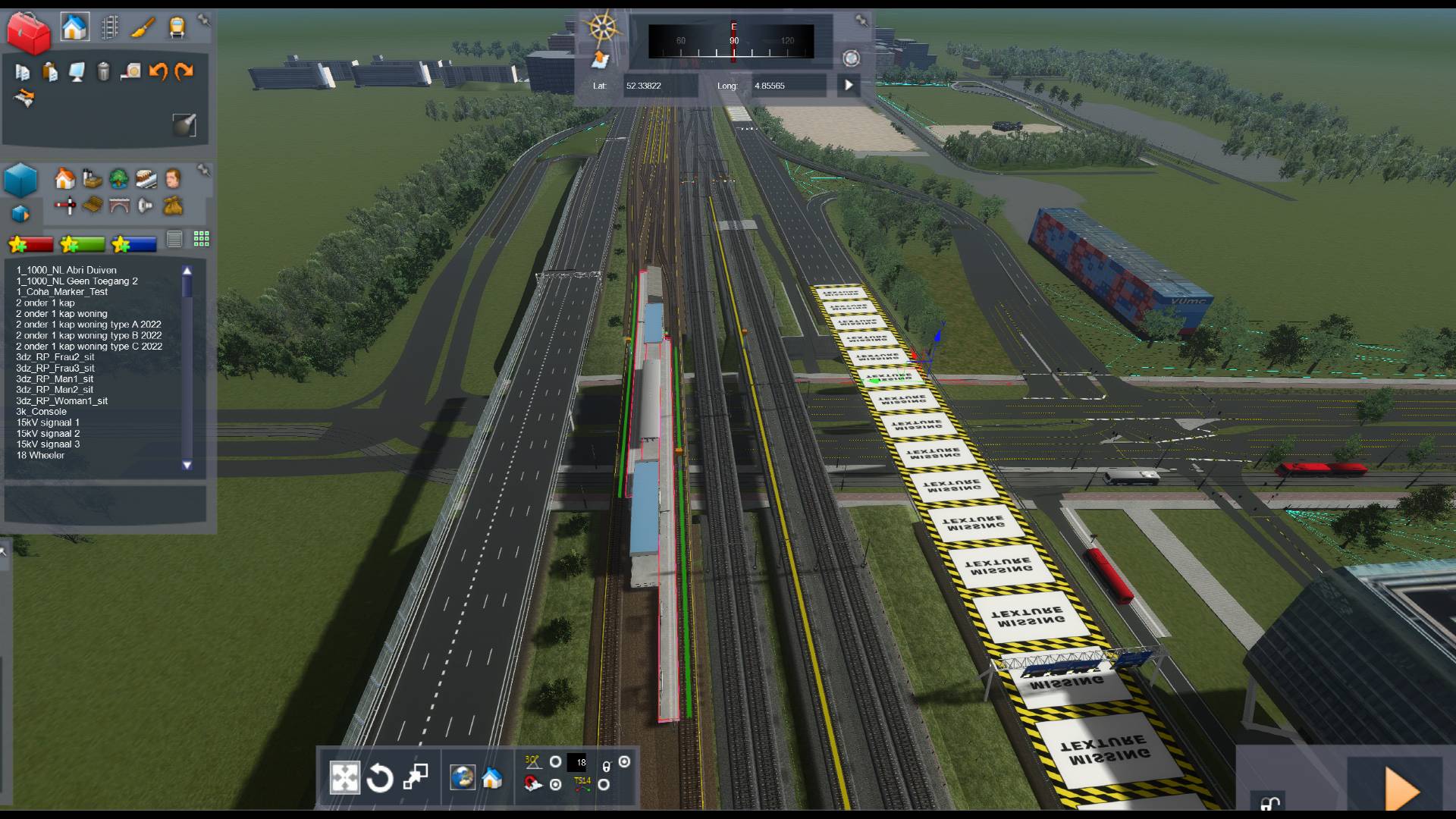1456x819 pixels.
Task: Open the red toolbox menu
Action: 28,32
